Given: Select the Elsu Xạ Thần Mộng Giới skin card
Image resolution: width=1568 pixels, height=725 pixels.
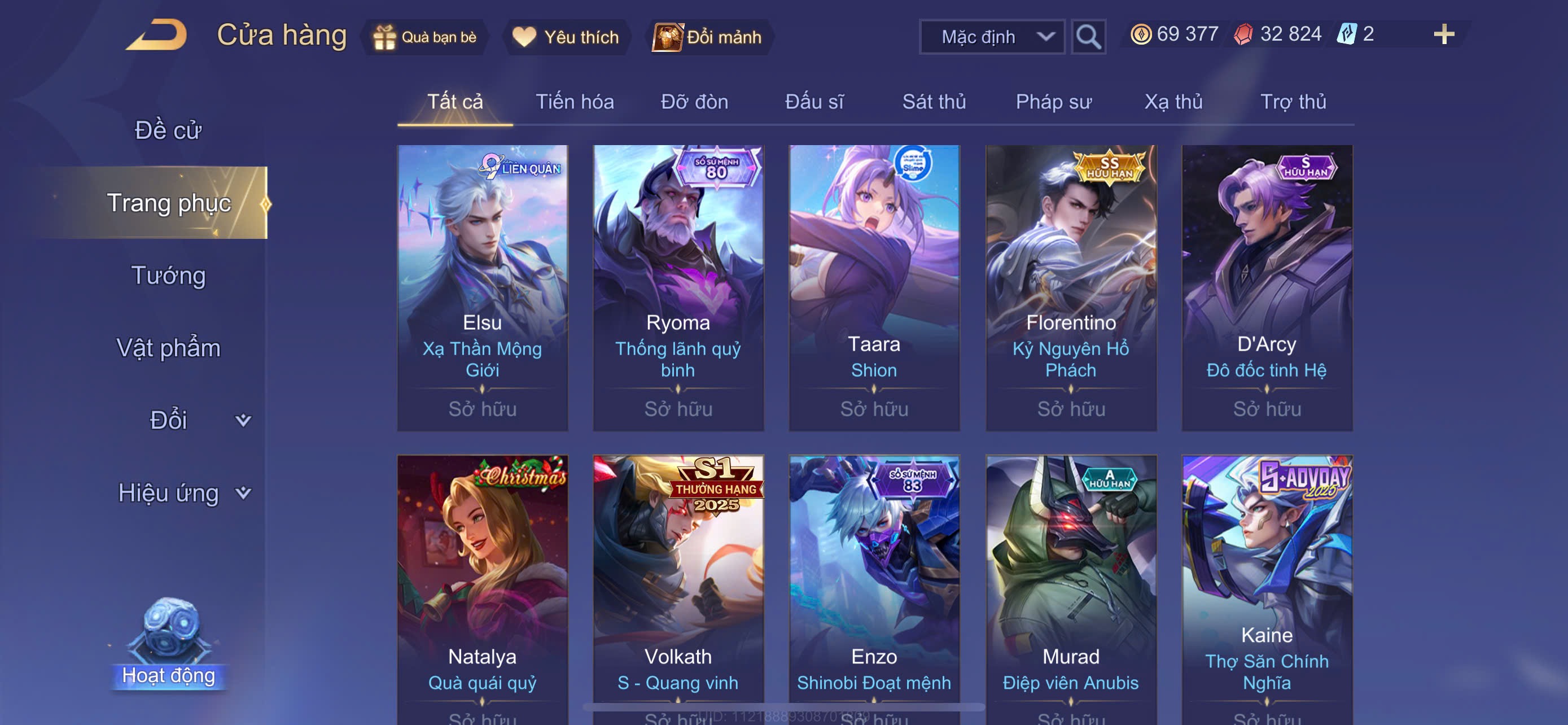Looking at the screenshot, I should [x=482, y=287].
